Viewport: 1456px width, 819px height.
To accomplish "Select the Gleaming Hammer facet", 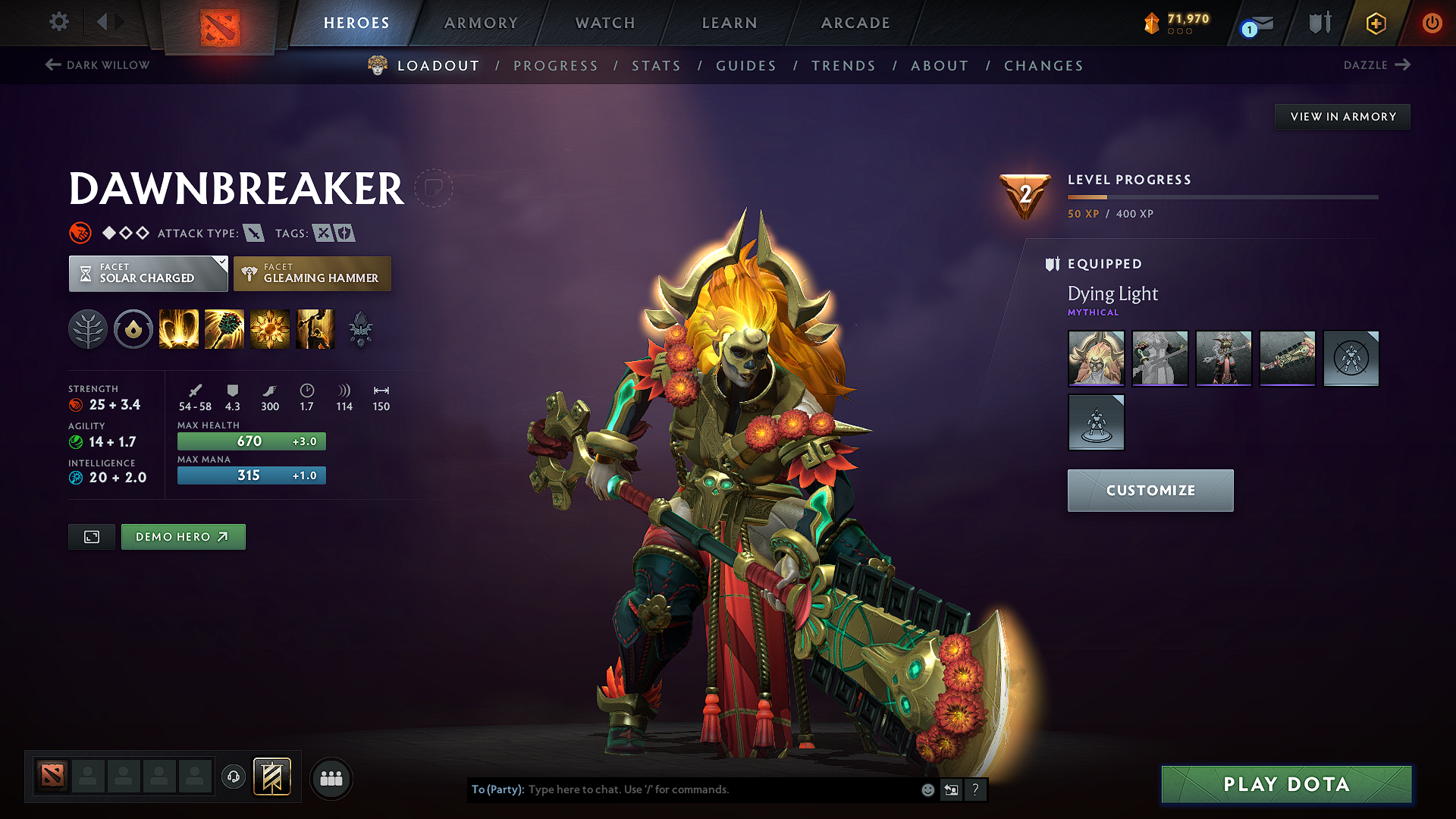I will point(312,274).
